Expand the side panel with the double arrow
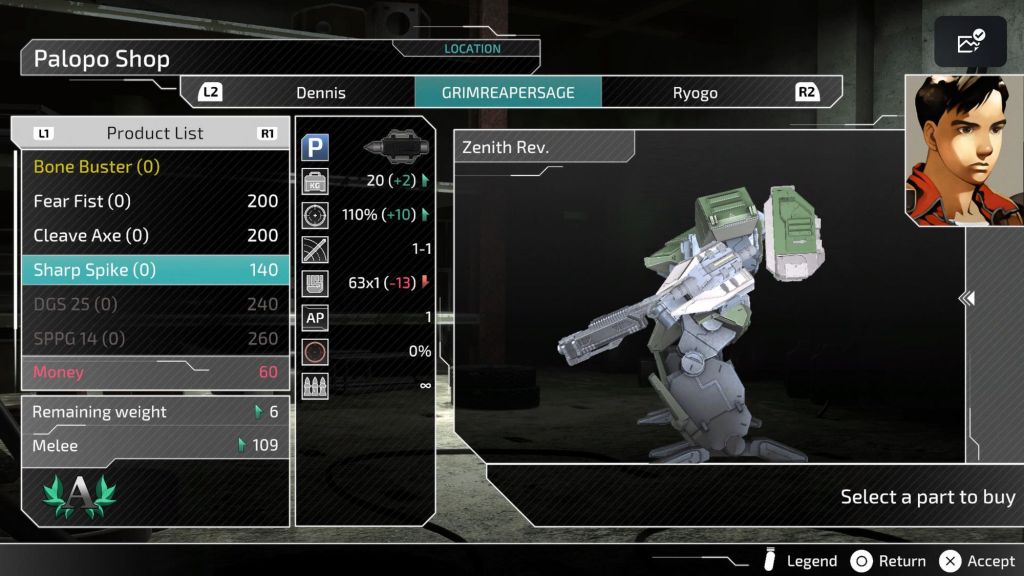This screenshot has width=1024, height=576. tap(966, 298)
